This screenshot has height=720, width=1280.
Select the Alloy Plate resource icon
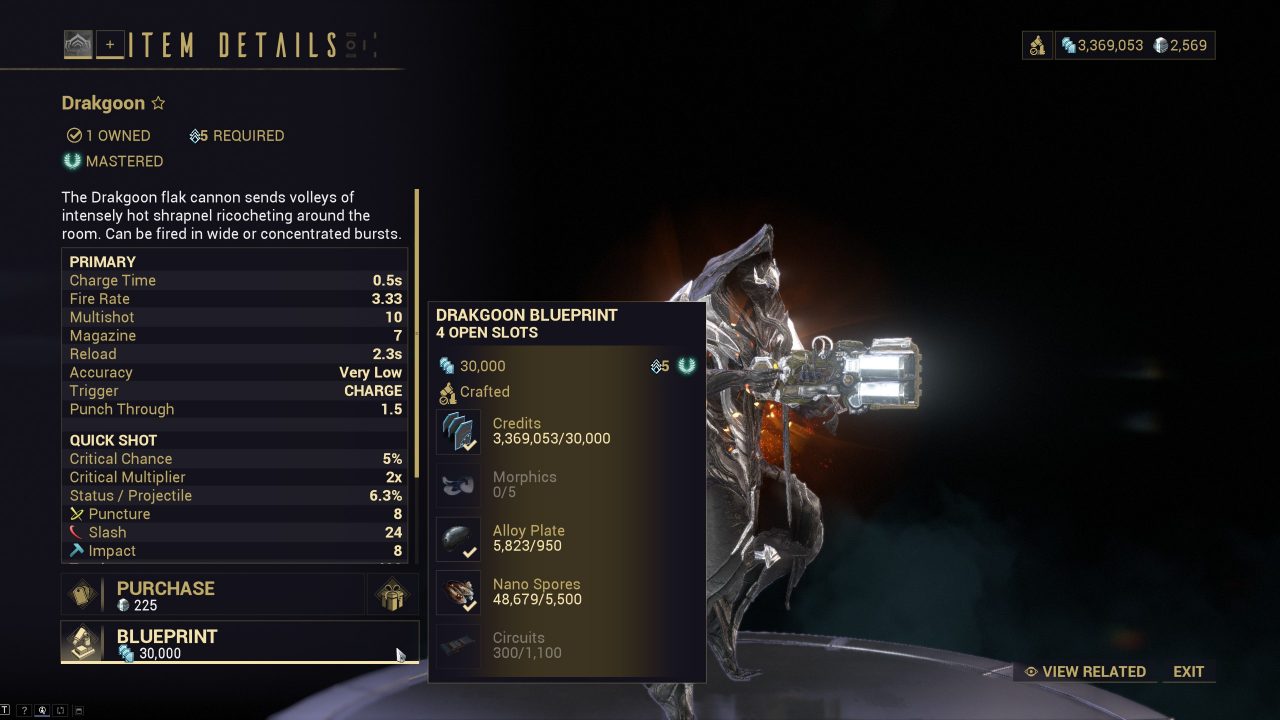coord(457,539)
